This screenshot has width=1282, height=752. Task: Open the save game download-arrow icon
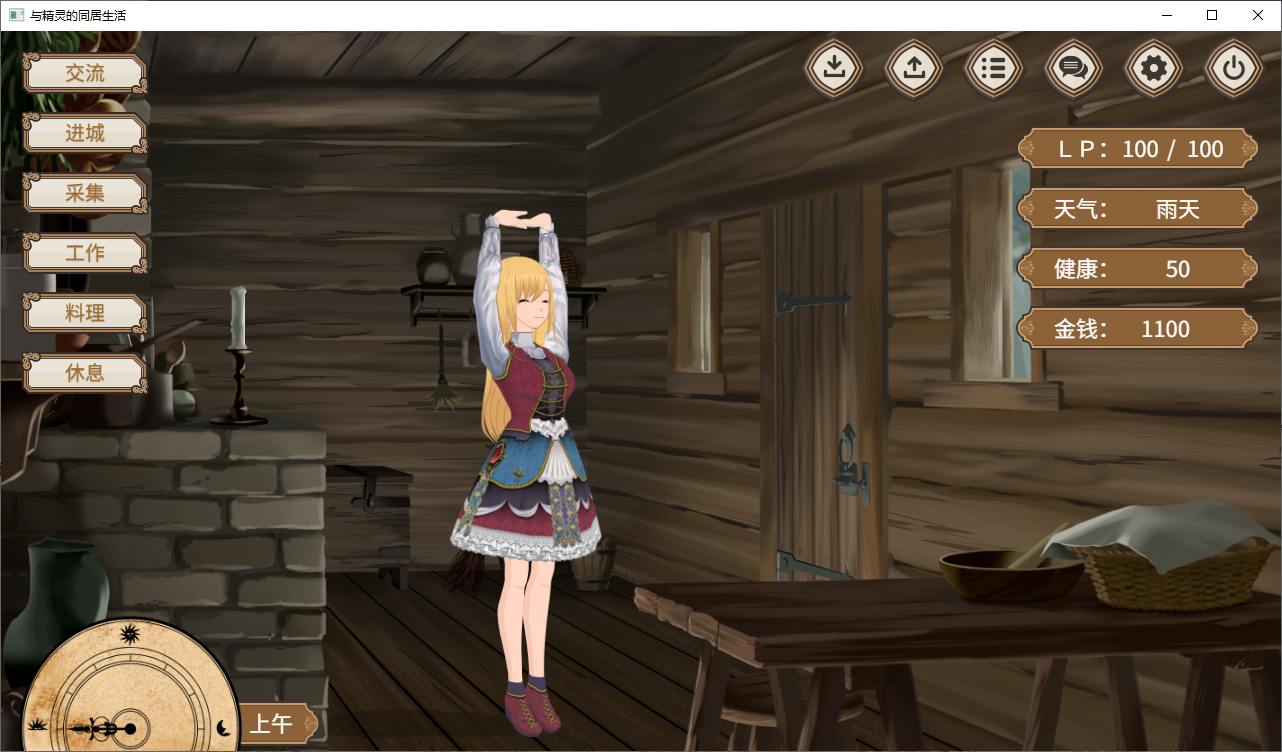point(834,68)
